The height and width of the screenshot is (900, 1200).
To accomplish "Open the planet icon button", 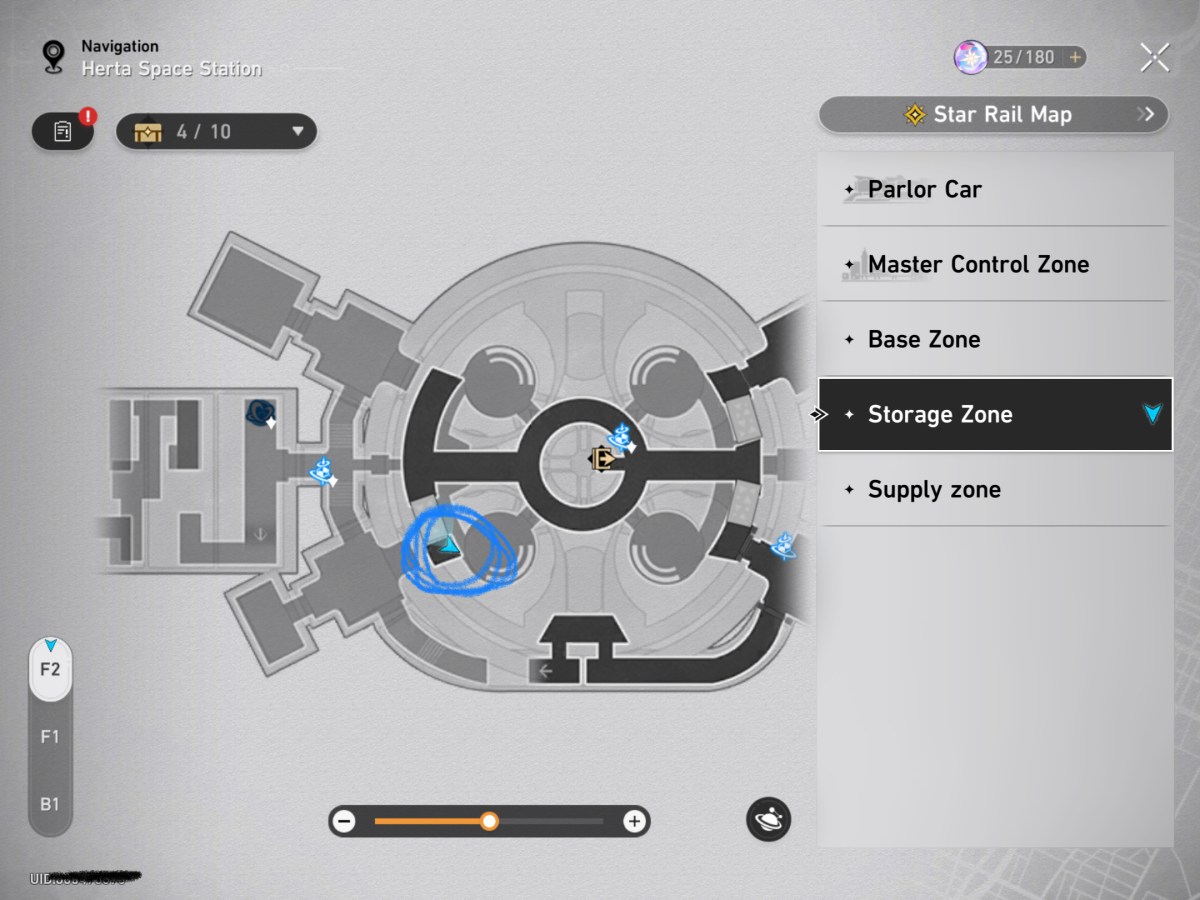I will coord(768,820).
